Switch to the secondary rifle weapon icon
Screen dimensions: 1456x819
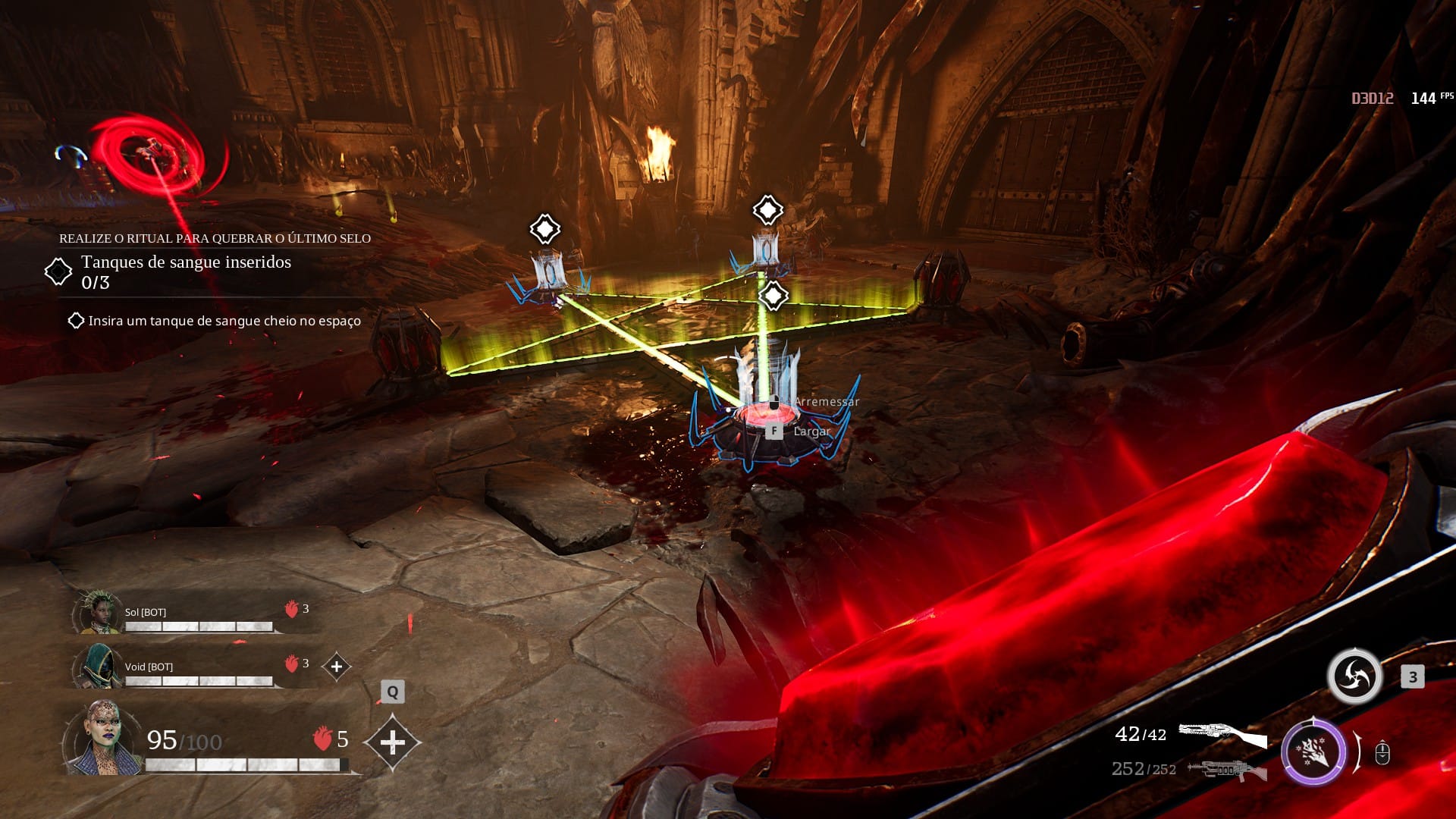(x=1226, y=770)
